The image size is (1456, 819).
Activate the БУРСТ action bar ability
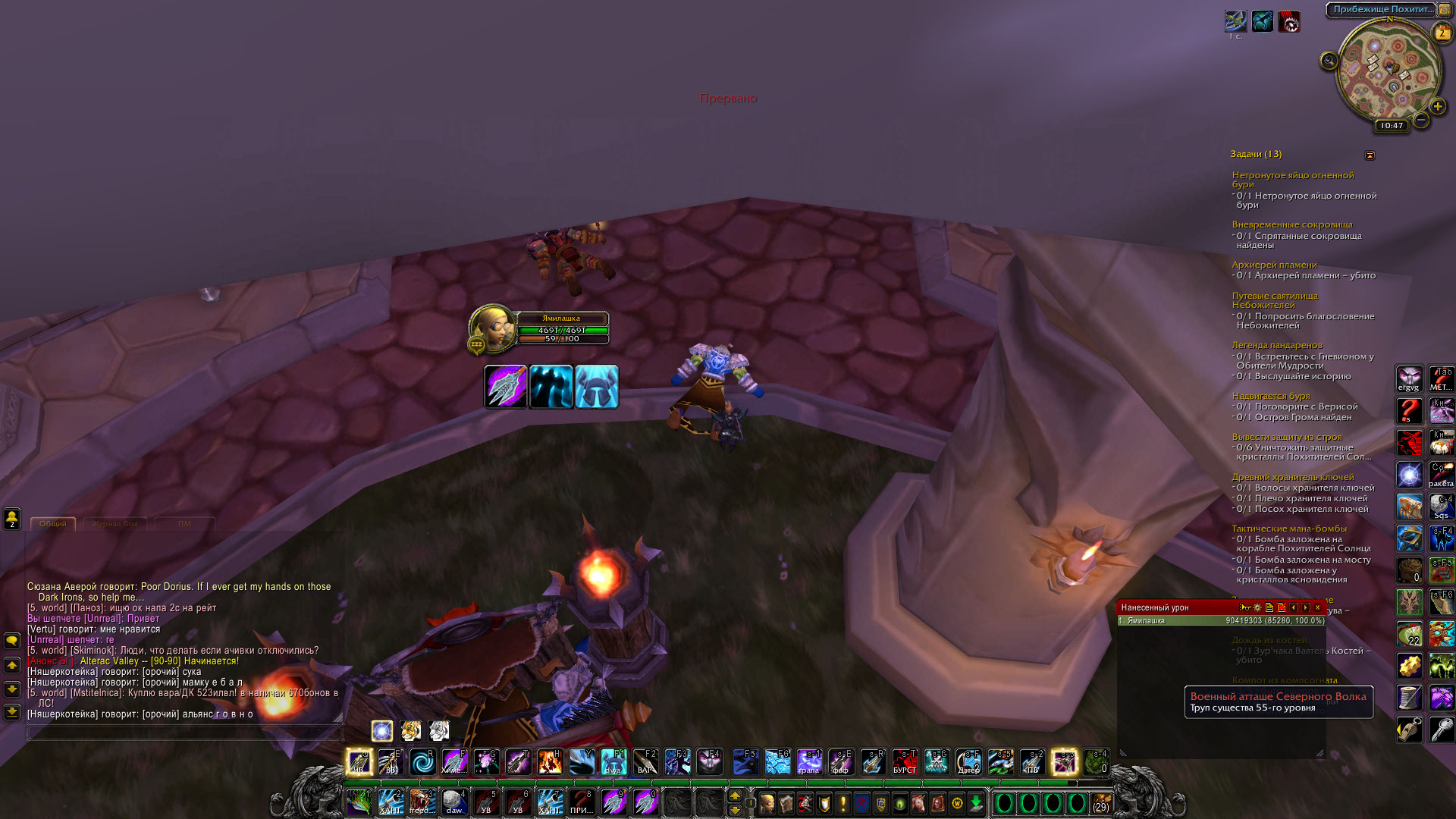click(x=904, y=761)
